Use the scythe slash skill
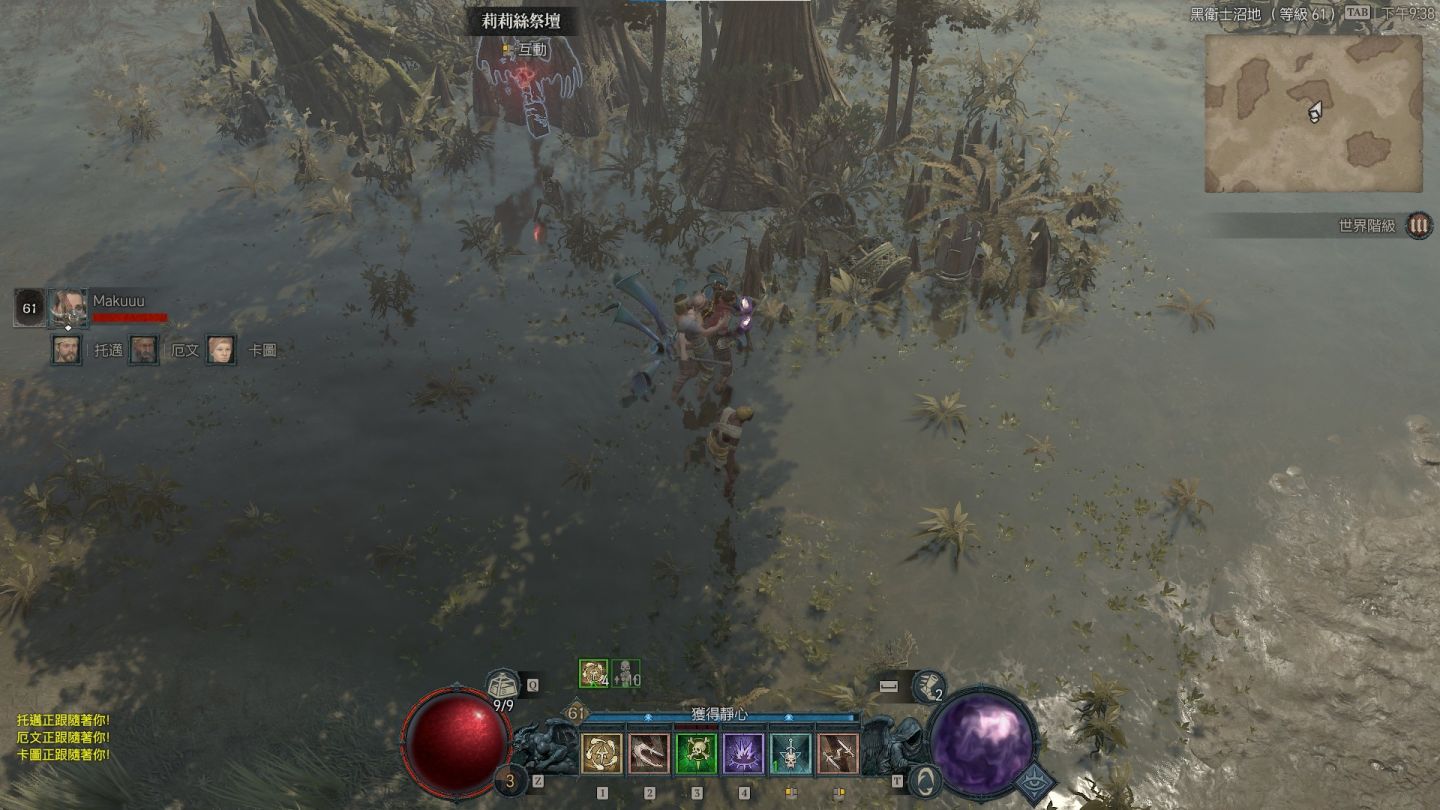Viewport: 1440px width, 810px height. click(649, 754)
